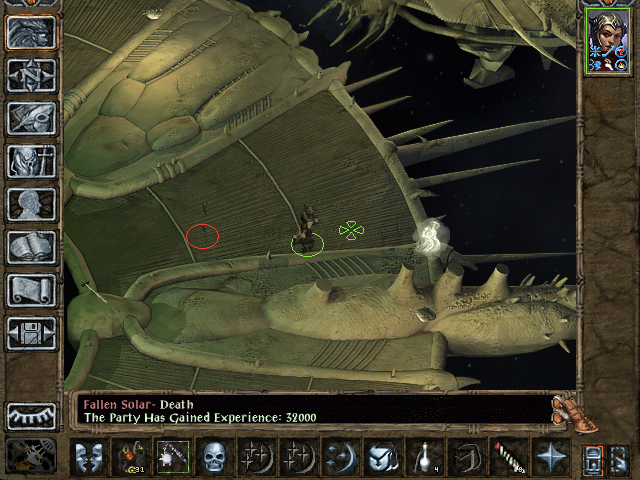
Task: Toggle pause with the clock gear icon
Action: (30, 457)
